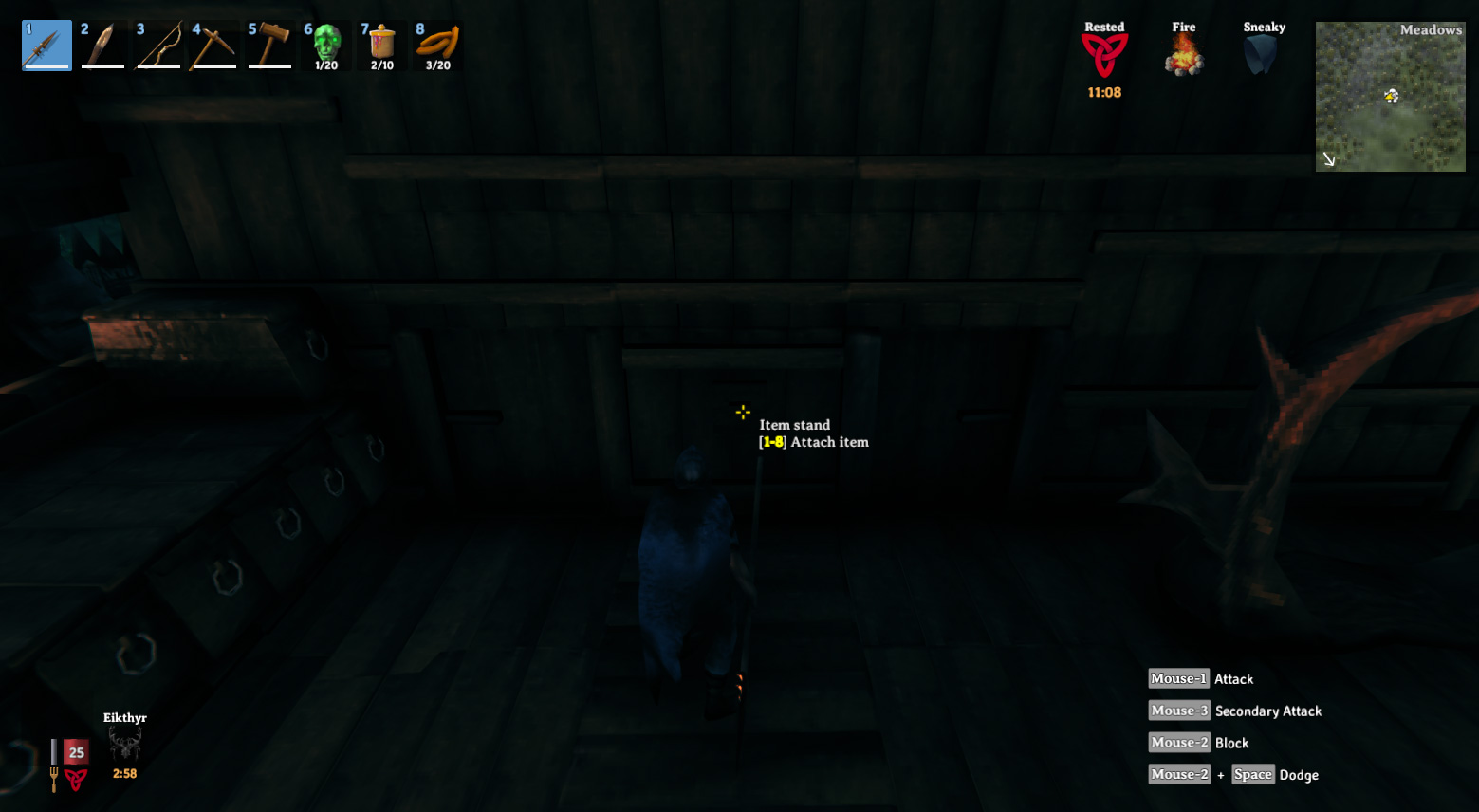Click the Space key badge next to Dodge

click(x=1252, y=774)
